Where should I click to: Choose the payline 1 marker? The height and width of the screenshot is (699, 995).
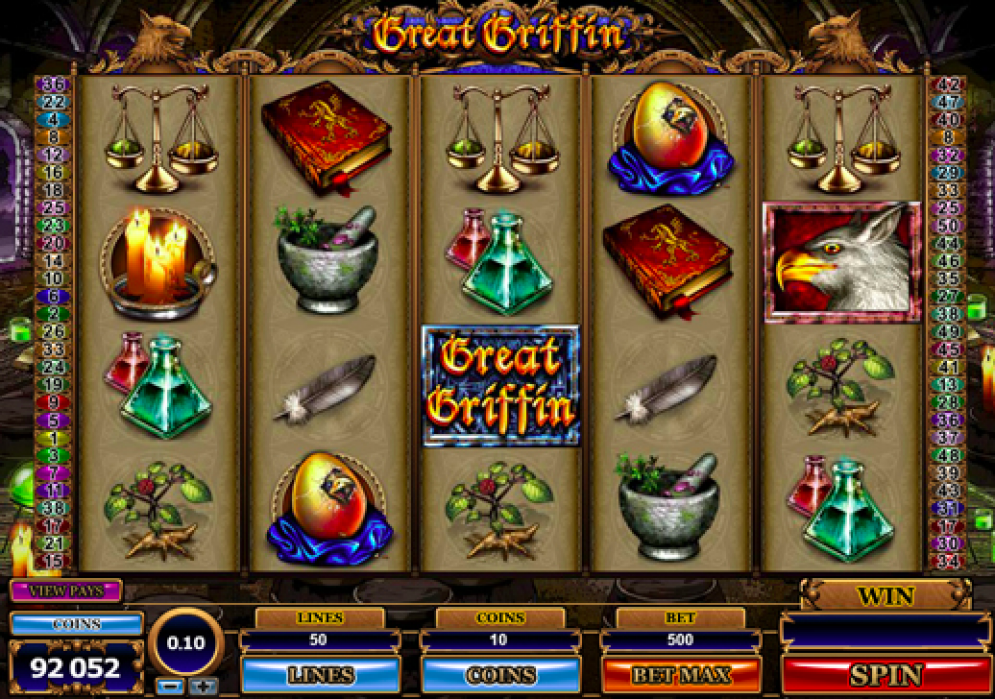[53, 438]
